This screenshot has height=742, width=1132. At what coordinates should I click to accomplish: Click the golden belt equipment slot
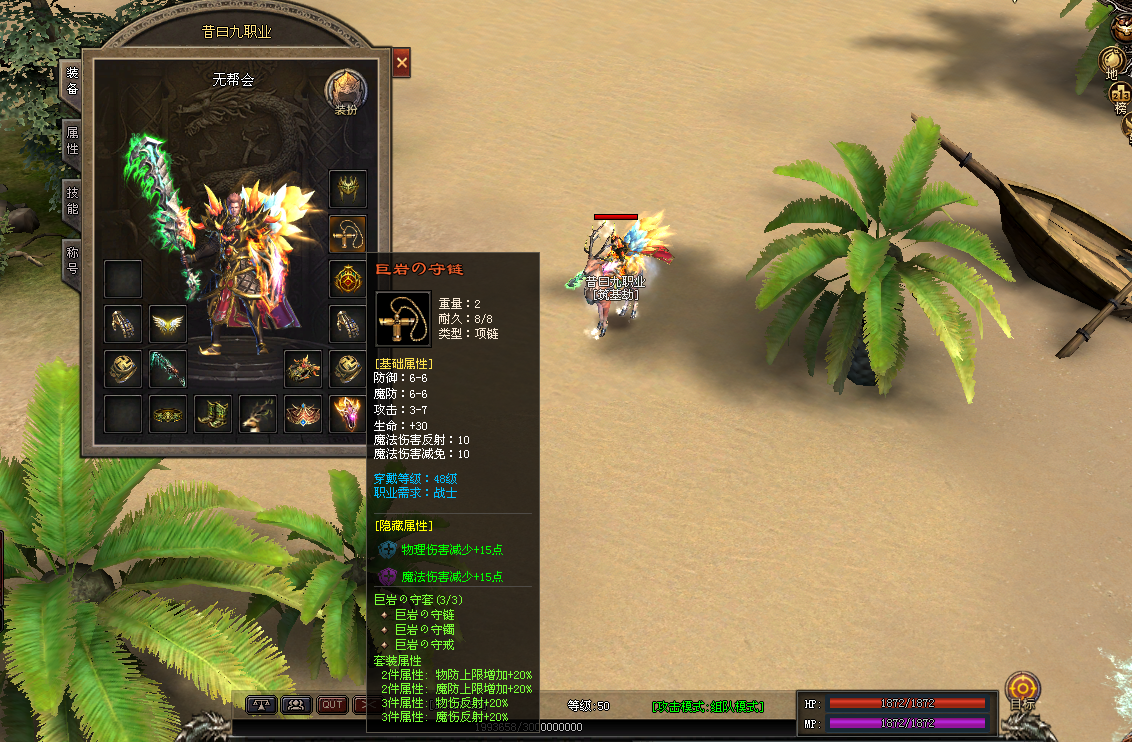click(x=168, y=414)
